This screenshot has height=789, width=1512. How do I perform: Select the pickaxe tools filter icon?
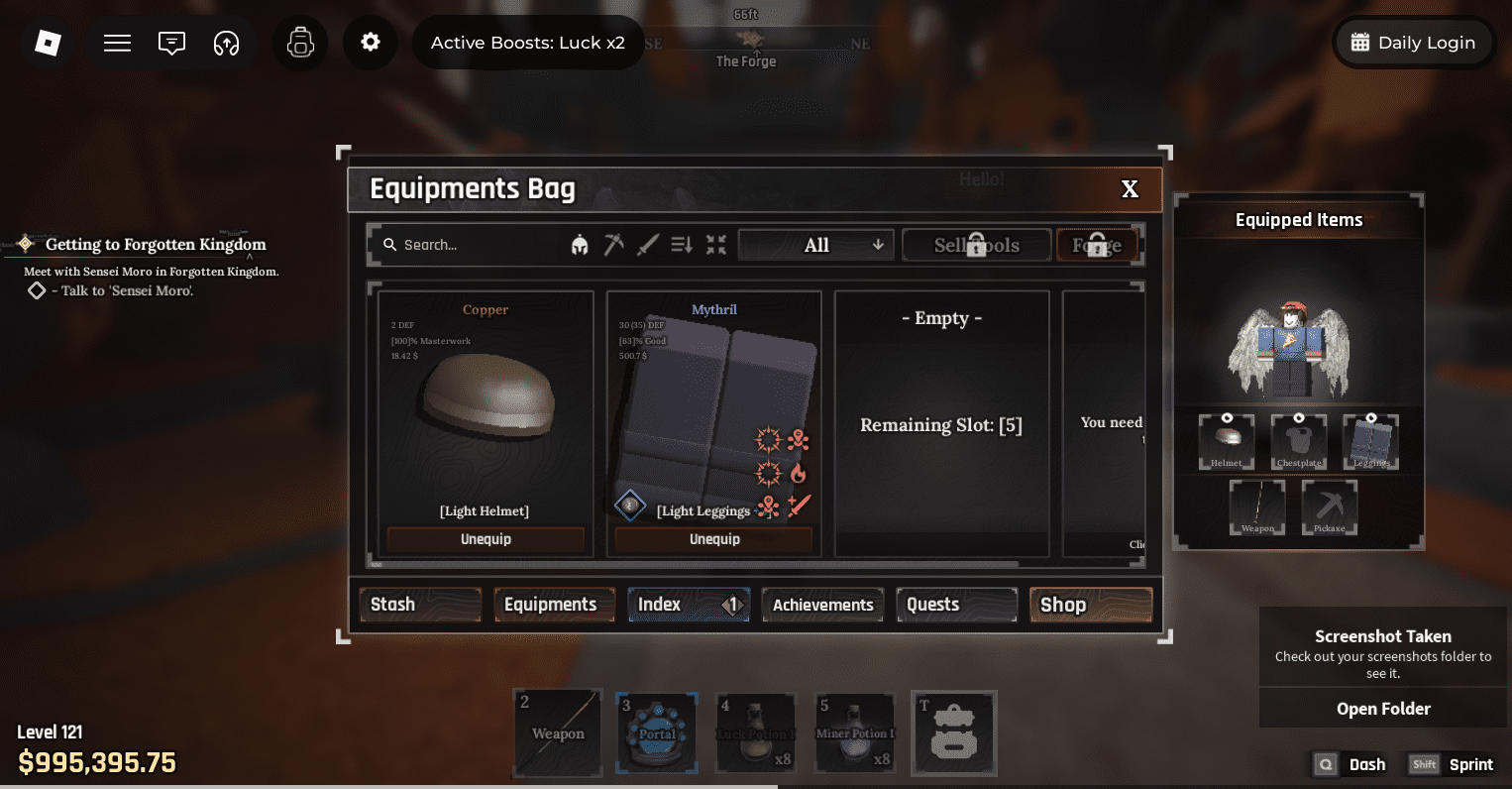pos(614,244)
